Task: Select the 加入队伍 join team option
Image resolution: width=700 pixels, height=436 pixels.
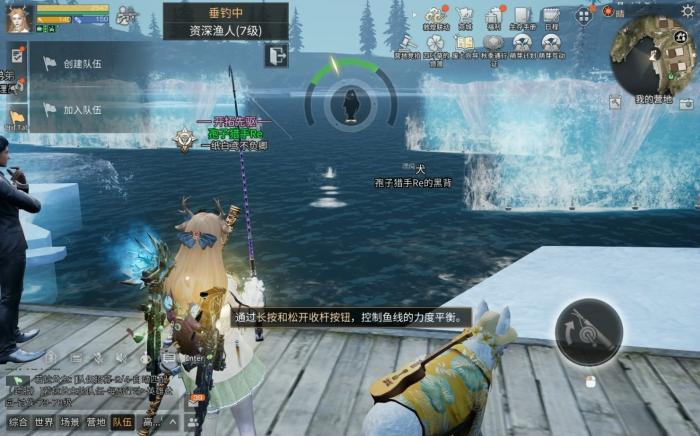Action: point(82,110)
